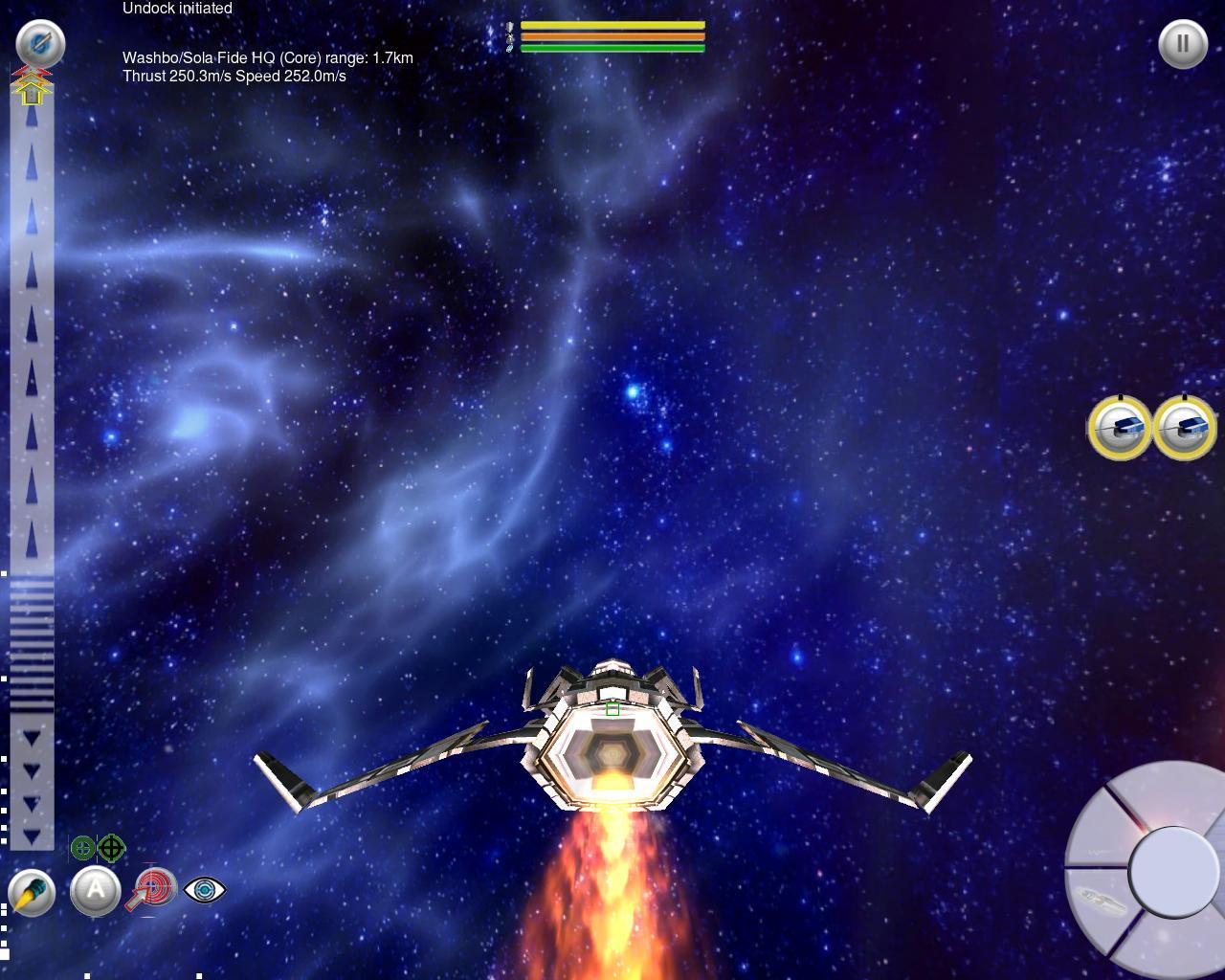
Task: Toggle the eye view icon
Action: click(x=204, y=890)
